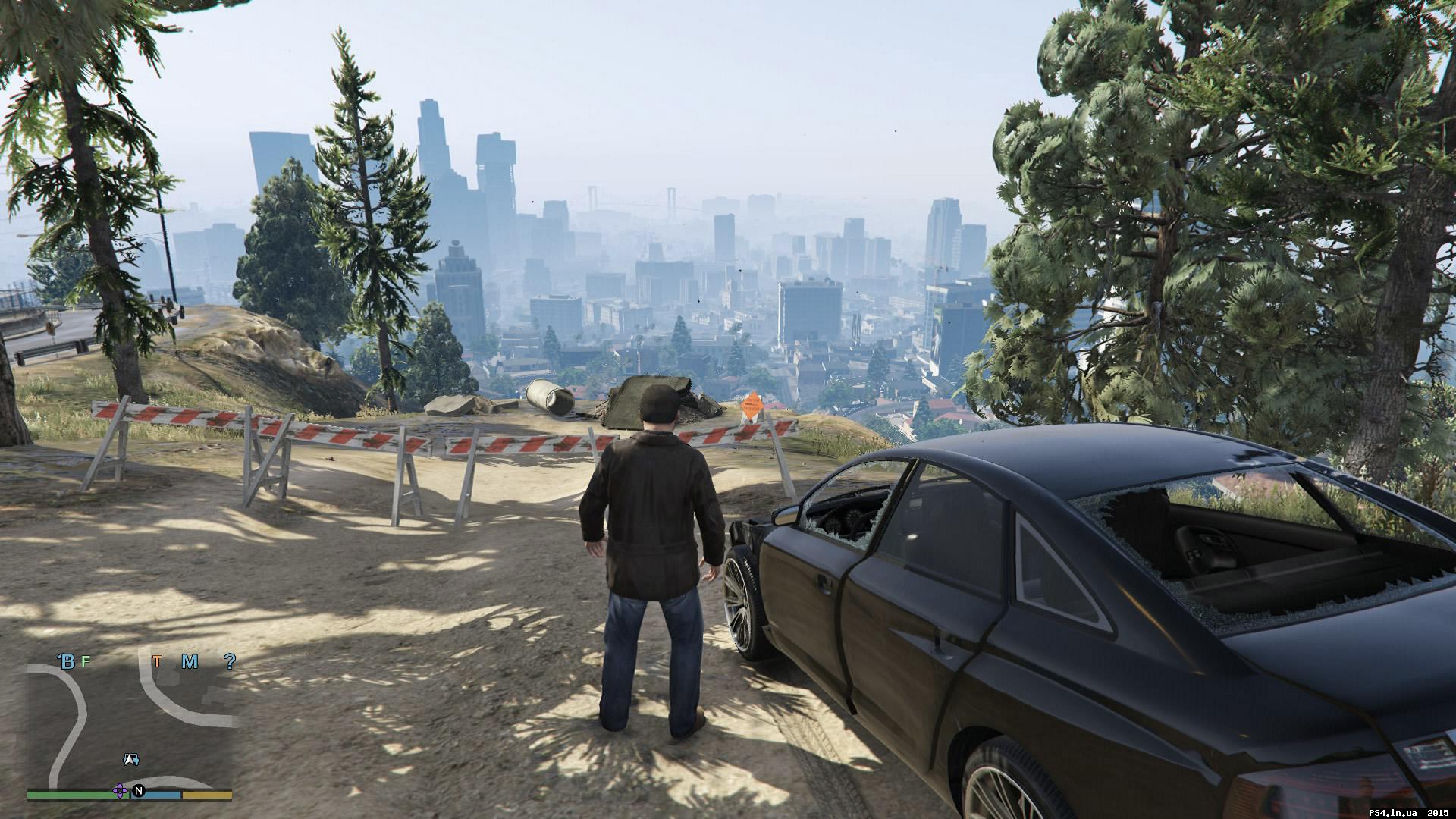
Task: Click the purple D-pad weapon icon near the minimap
Action: click(x=120, y=791)
